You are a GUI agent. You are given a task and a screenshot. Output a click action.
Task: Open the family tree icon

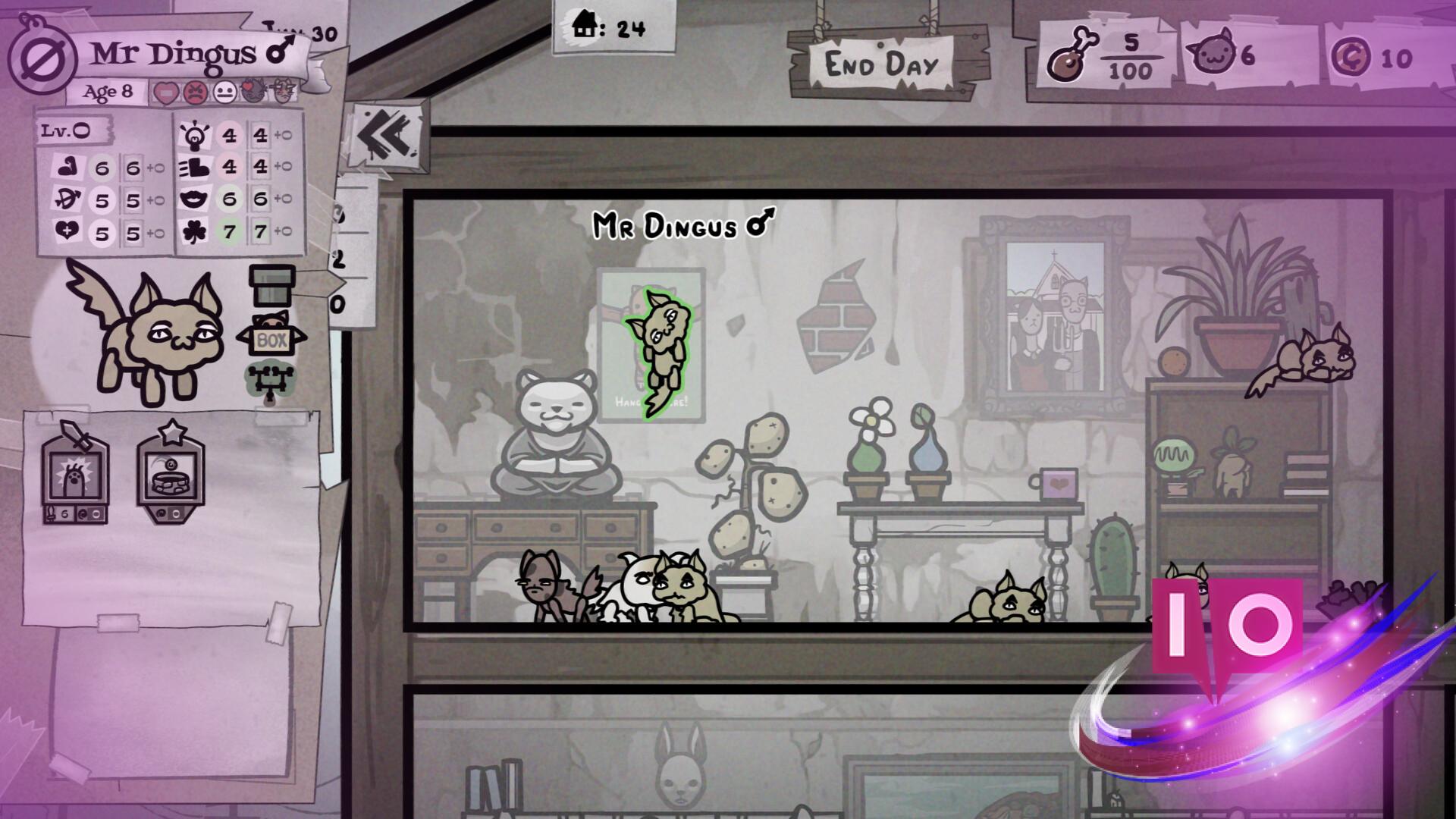click(x=269, y=383)
